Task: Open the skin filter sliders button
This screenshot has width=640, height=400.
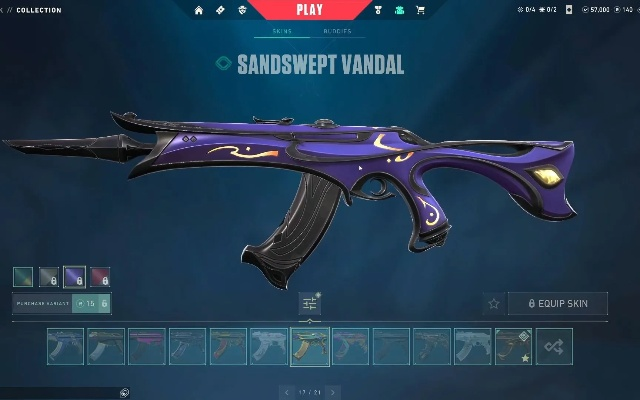Action: pos(310,303)
